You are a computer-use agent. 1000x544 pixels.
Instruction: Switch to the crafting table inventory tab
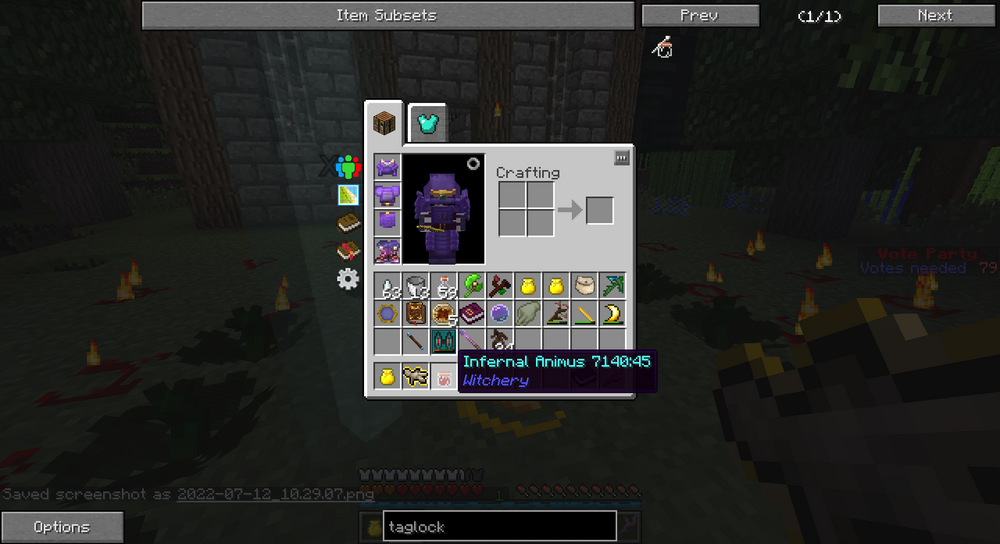tap(384, 124)
